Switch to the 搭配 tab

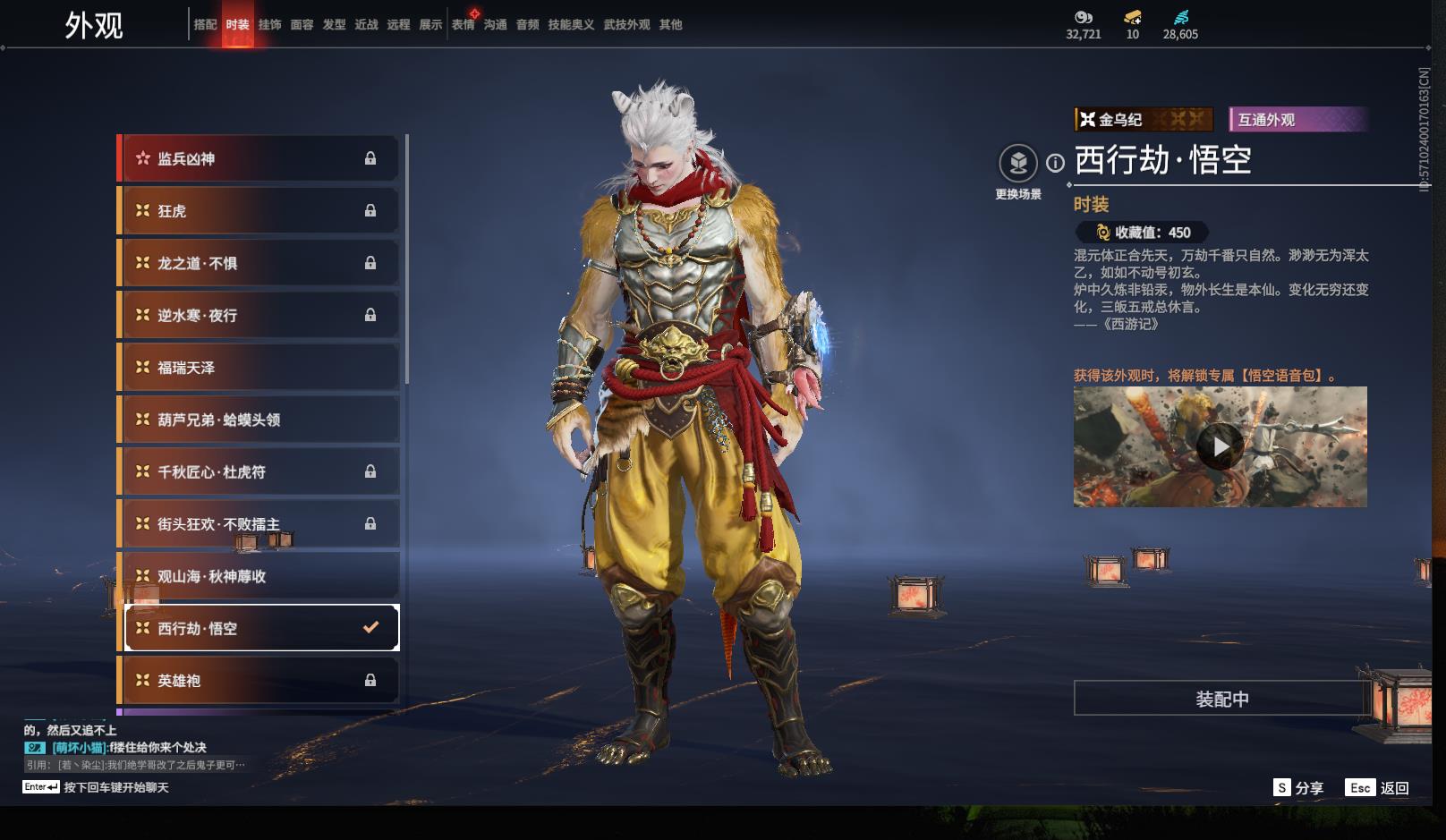pos(205,25)
